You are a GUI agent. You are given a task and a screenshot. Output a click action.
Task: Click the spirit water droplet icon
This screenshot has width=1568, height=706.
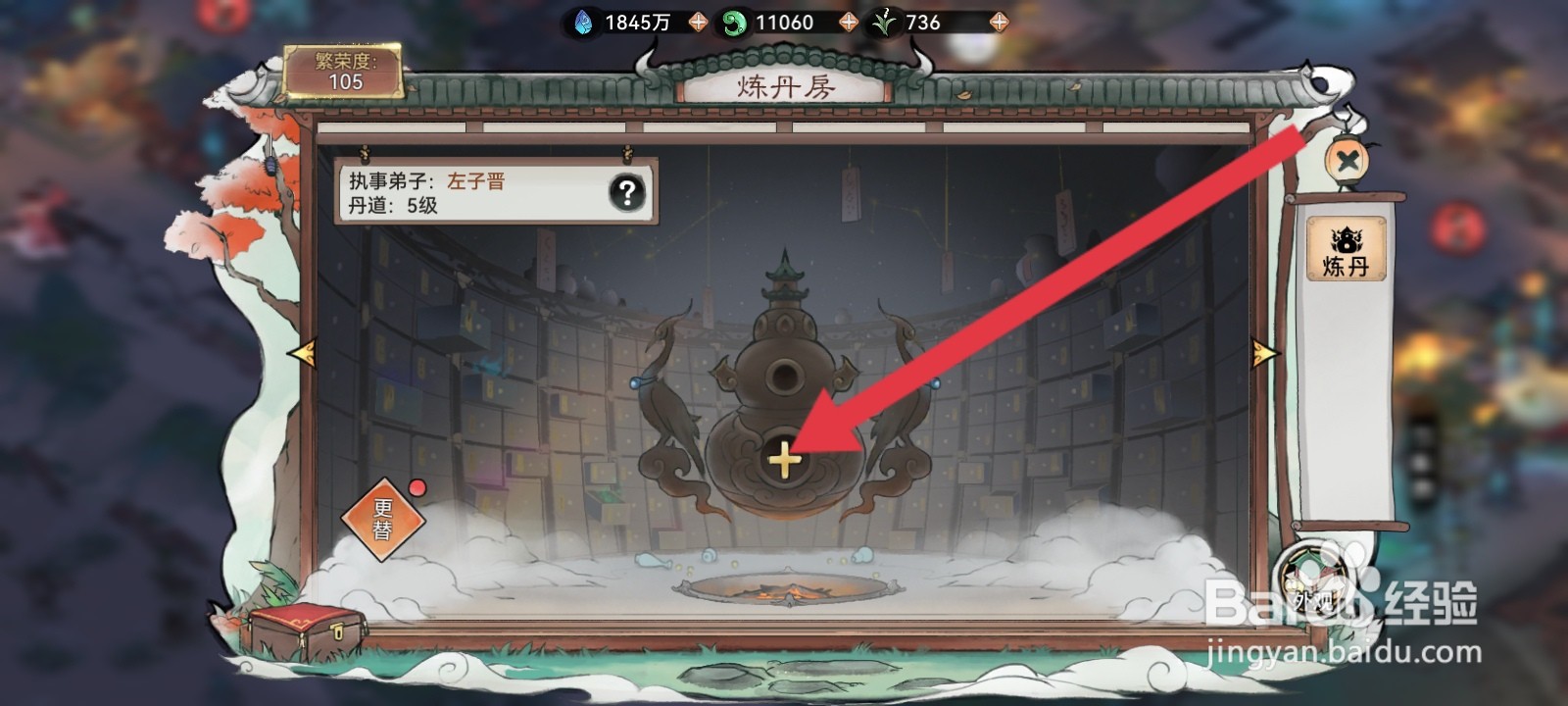tap(582, 21)
